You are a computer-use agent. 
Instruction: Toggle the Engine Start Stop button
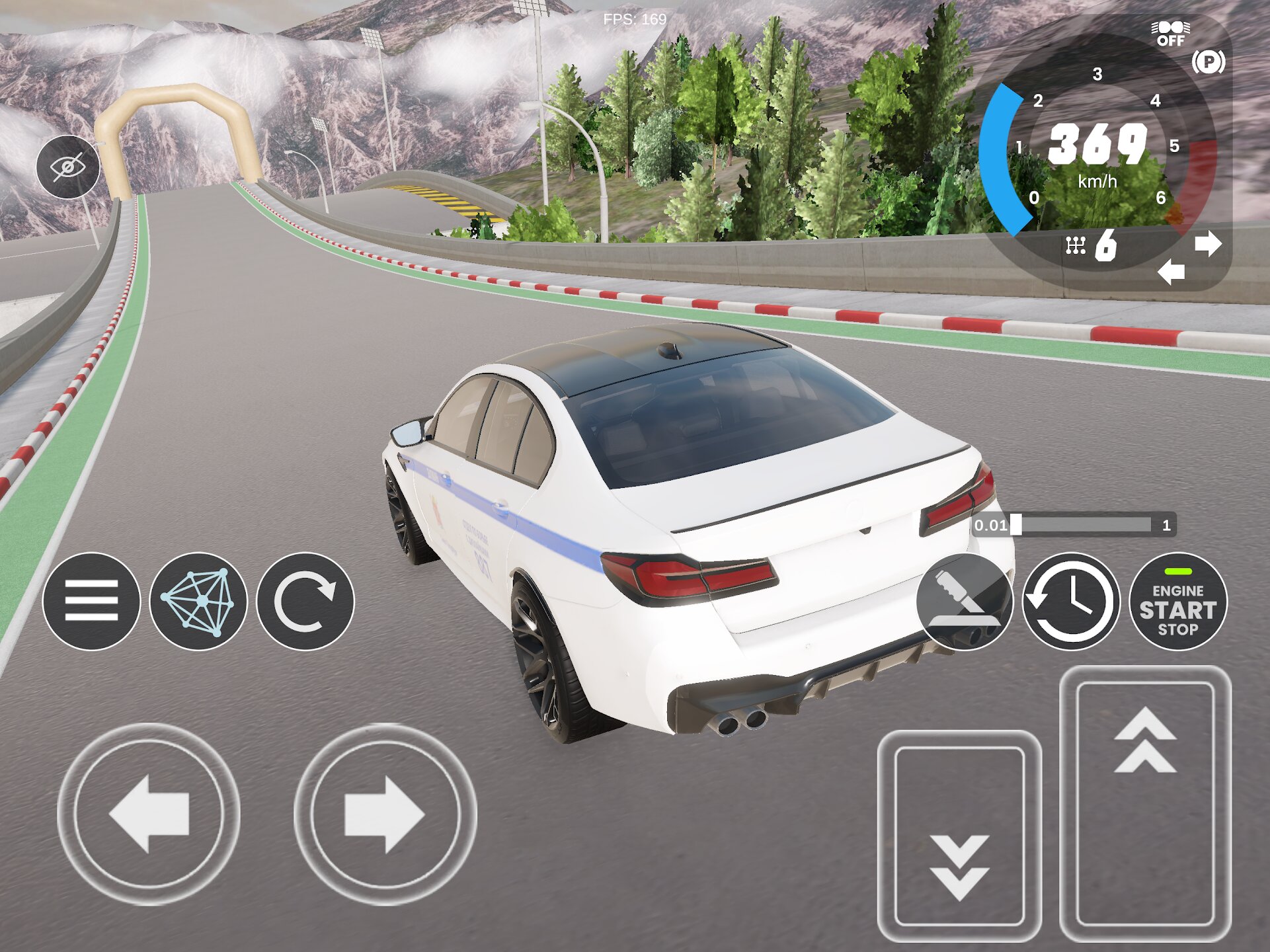(1177, 602)
